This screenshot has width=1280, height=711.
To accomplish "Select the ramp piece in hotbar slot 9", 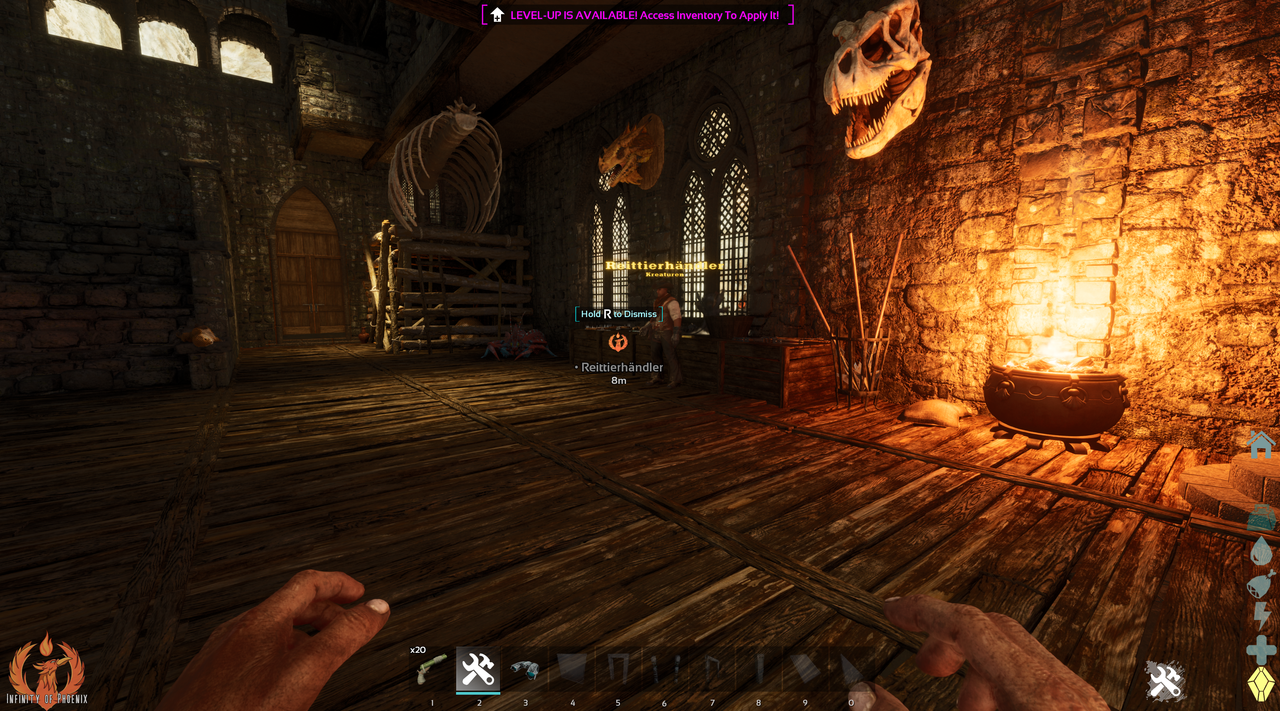I will (804, 669).
